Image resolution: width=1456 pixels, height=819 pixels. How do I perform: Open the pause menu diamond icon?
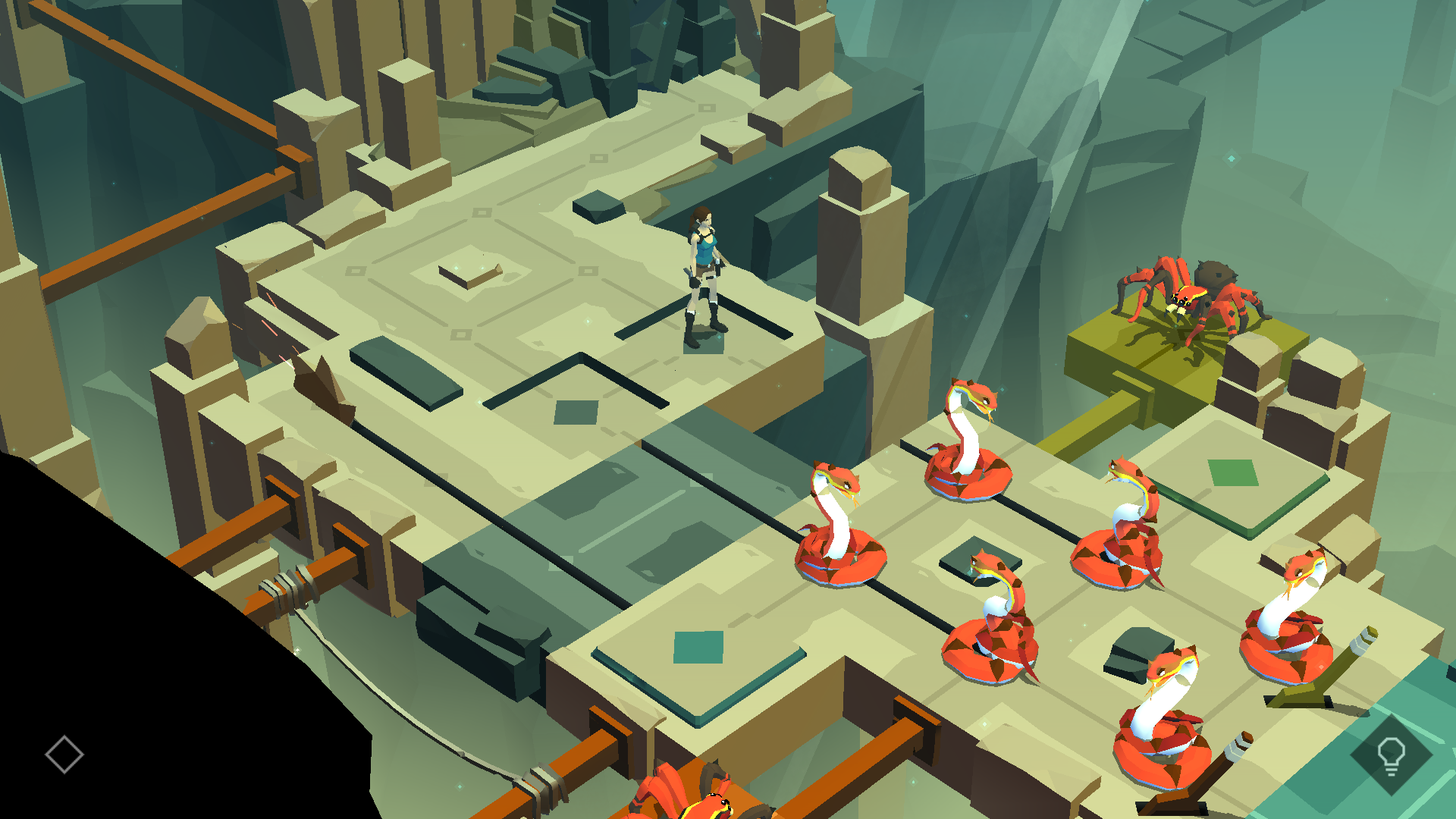[x=64, y=755]
